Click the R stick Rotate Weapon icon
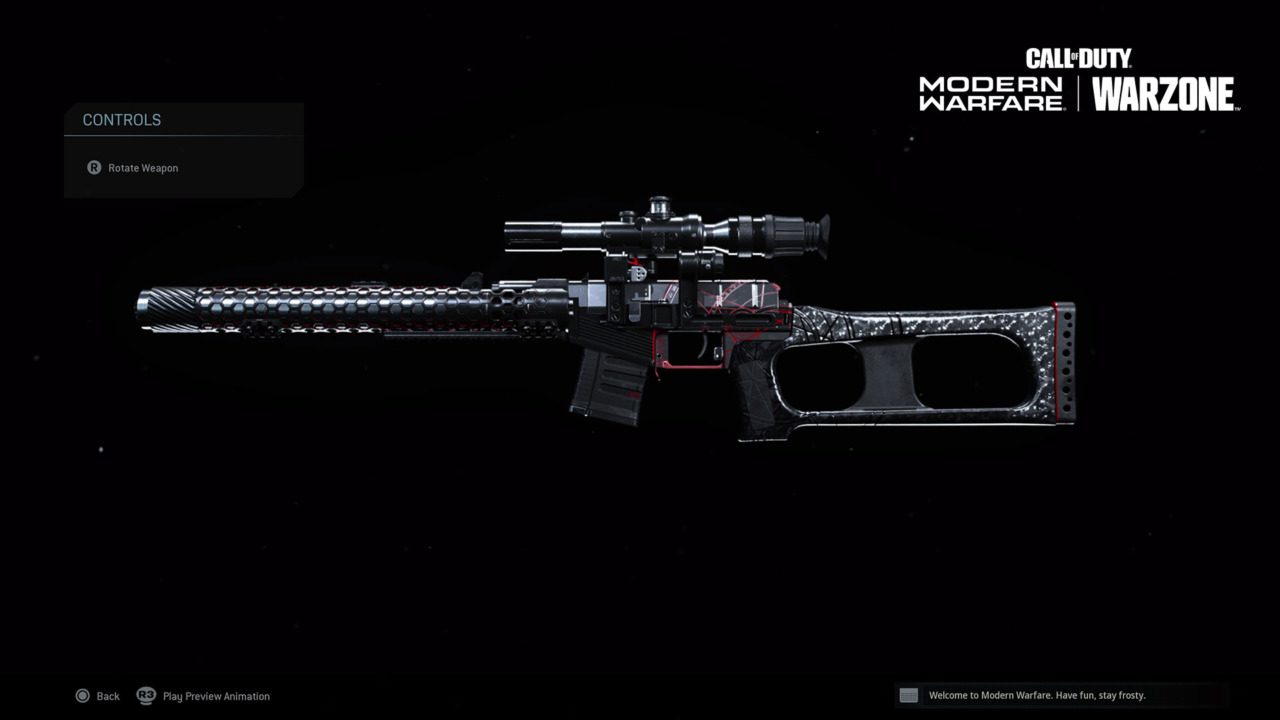The width and height of the screenshot is (1280, 720). [x=95, y=167]
